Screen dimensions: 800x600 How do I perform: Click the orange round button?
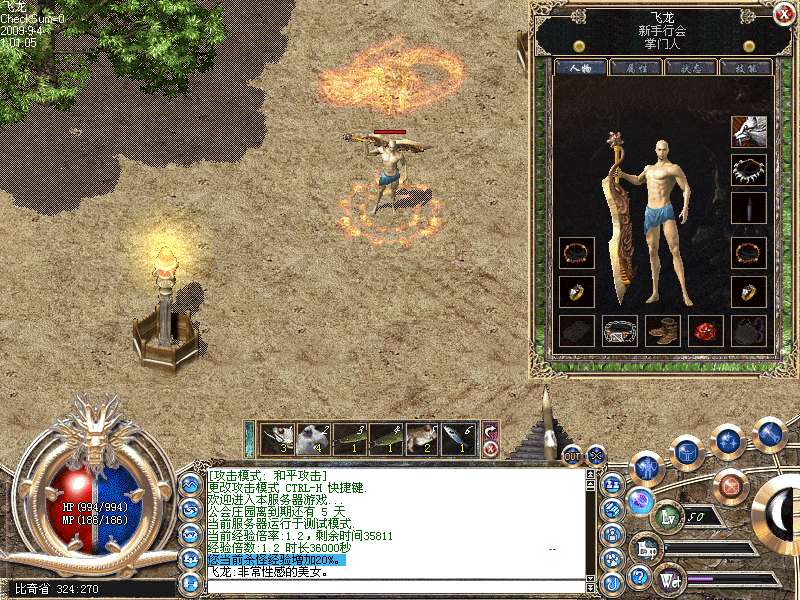pyautogui.click(x=730, y=487)
